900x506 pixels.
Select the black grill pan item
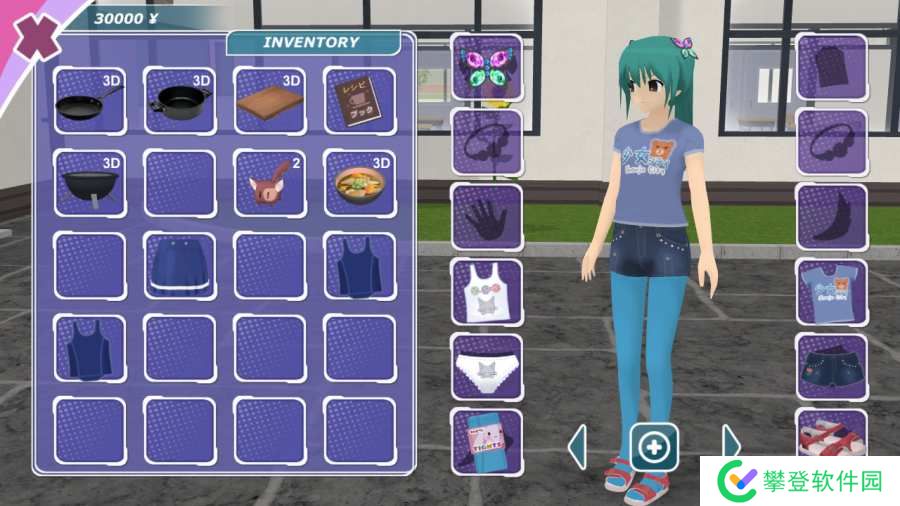point(89,184)
